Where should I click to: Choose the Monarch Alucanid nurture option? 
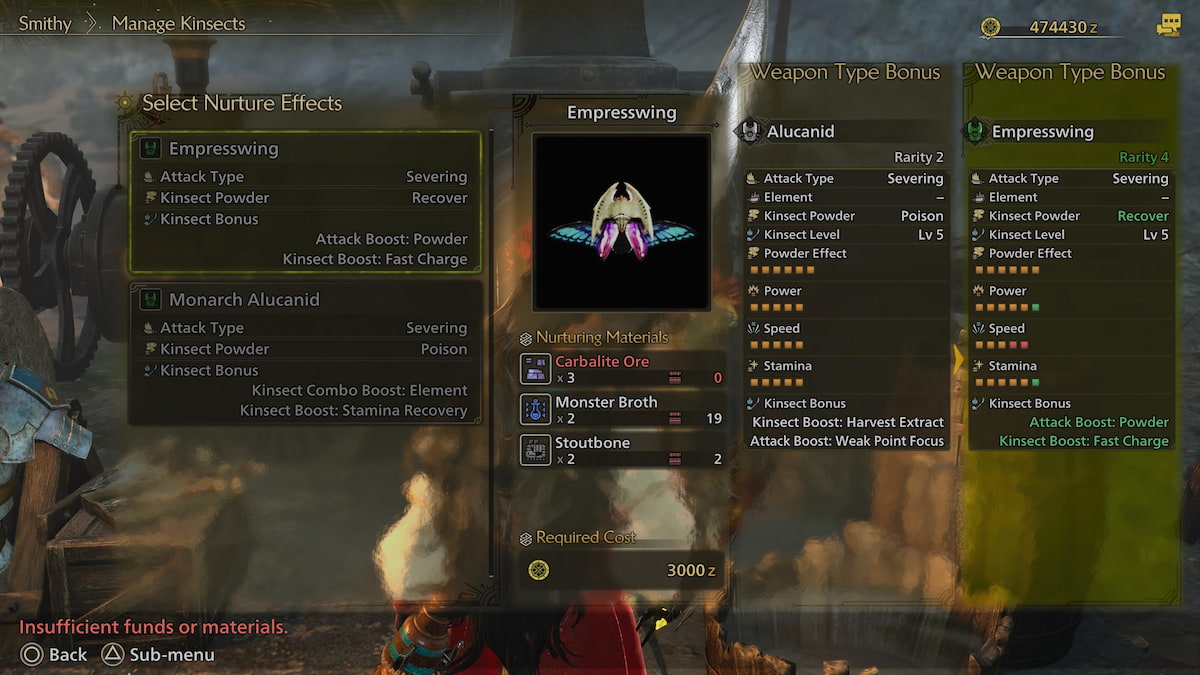pyautogui.click(x=305, y=353)
